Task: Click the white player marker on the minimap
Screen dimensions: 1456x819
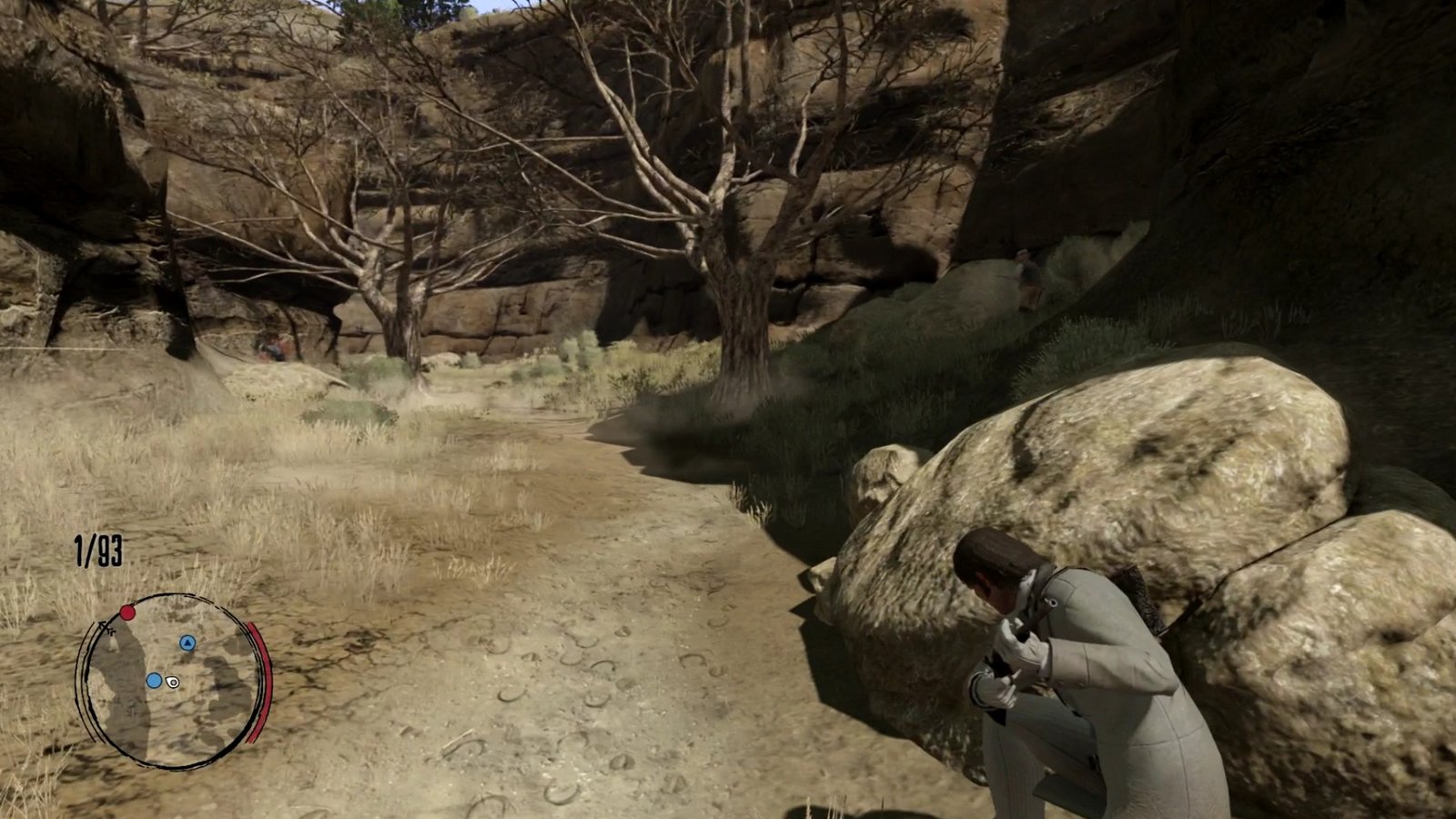Action: coord(174,682)
